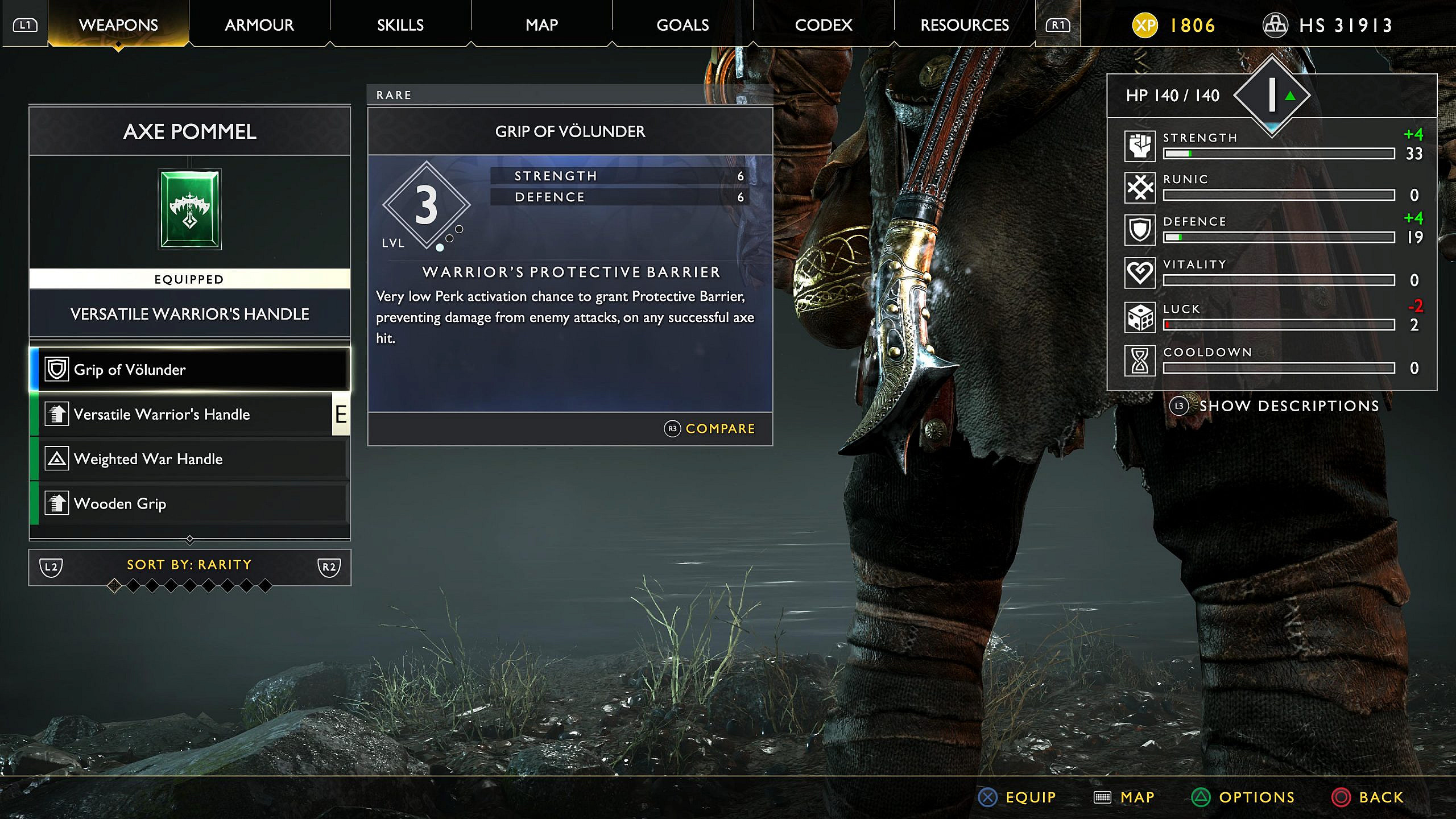The width and height of the screenshot is (1456, 819).
Task: Open the Codex tab
Action: [x=824, y=24]
